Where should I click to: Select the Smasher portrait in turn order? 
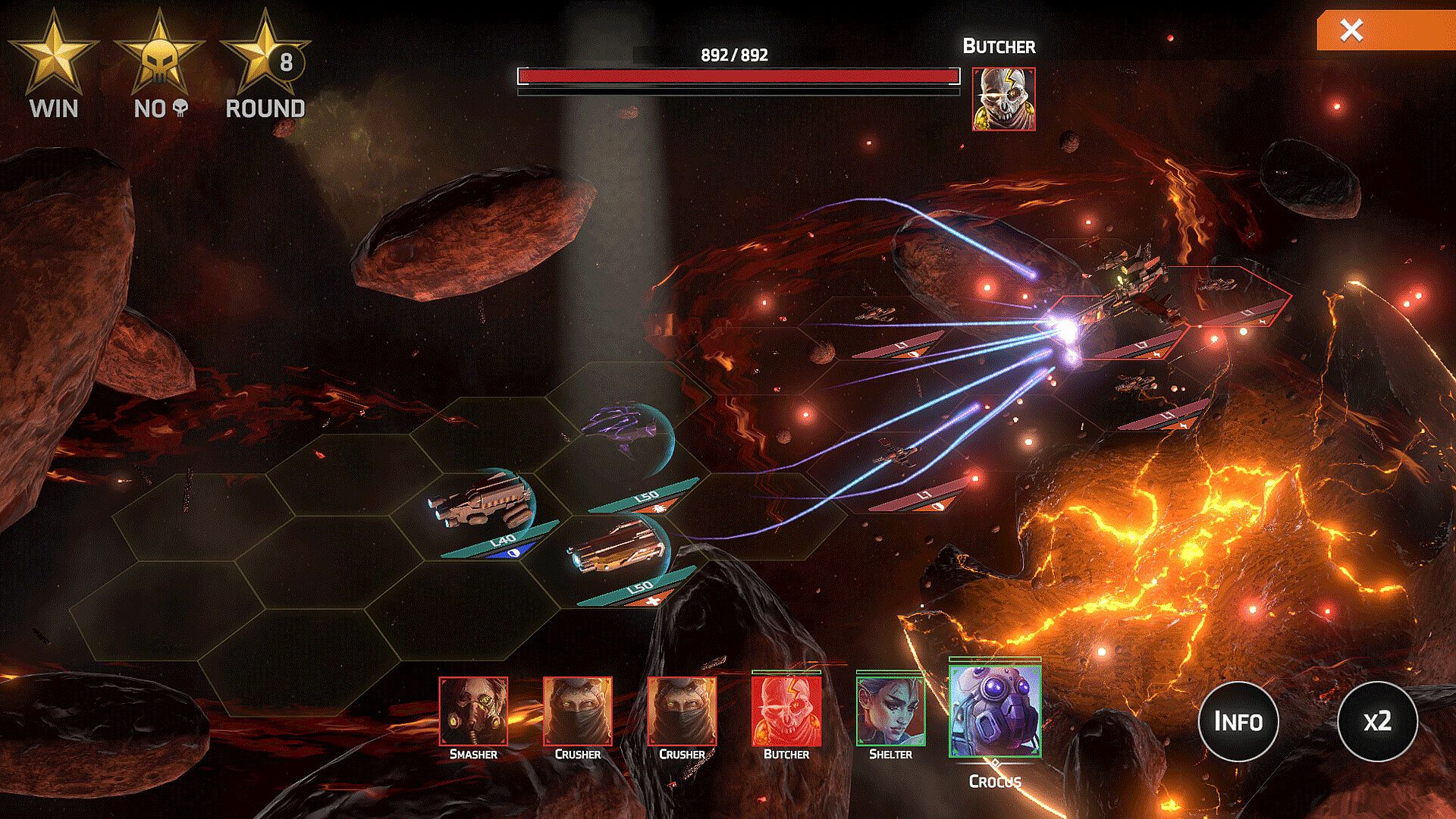[473, 711]
